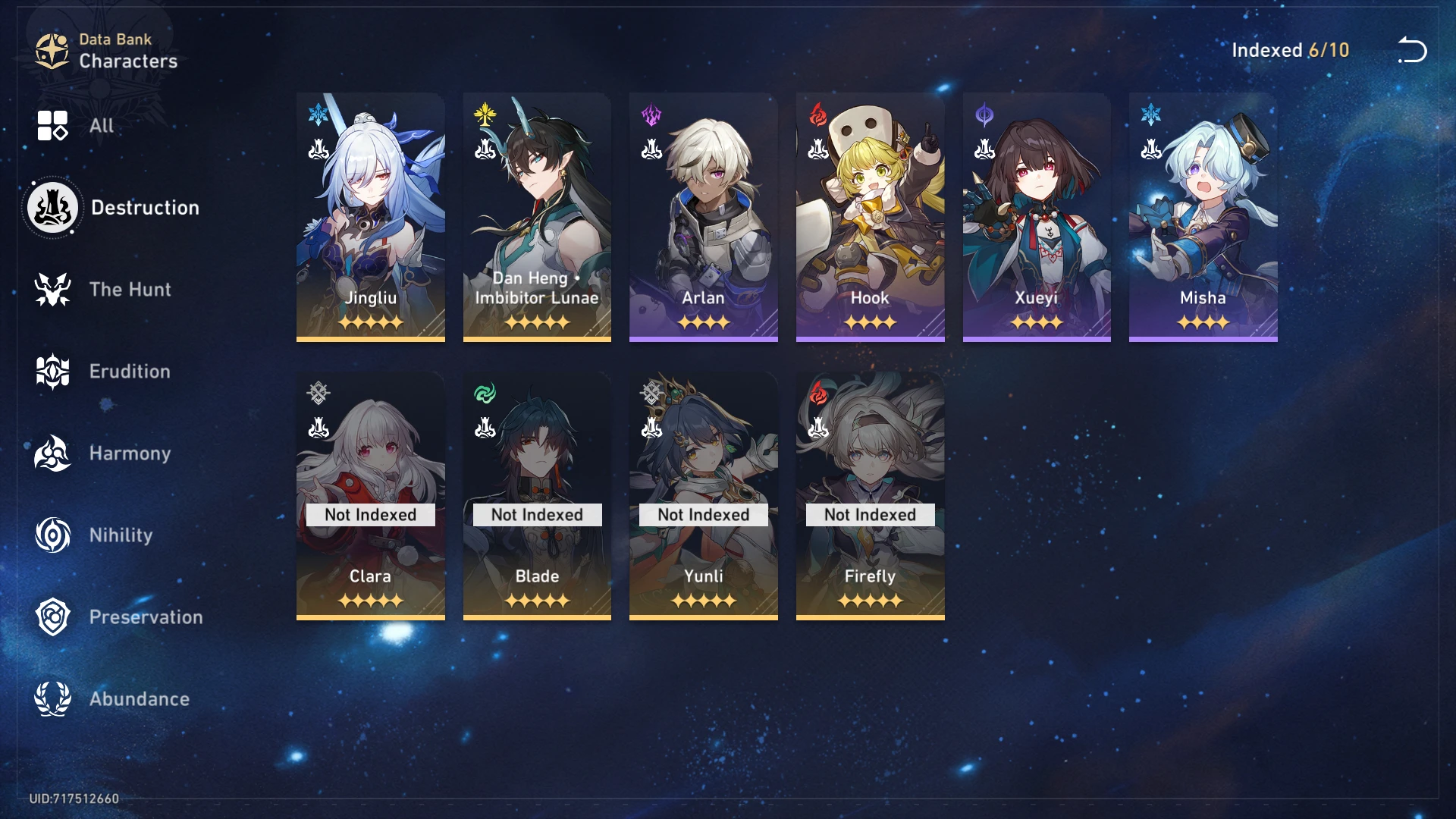Viewport: 1456px width, 819px height.
Task: Open Dan Heng Imbibitor Lunae's card
Action: pyautogui.click(x=536, y=216)
